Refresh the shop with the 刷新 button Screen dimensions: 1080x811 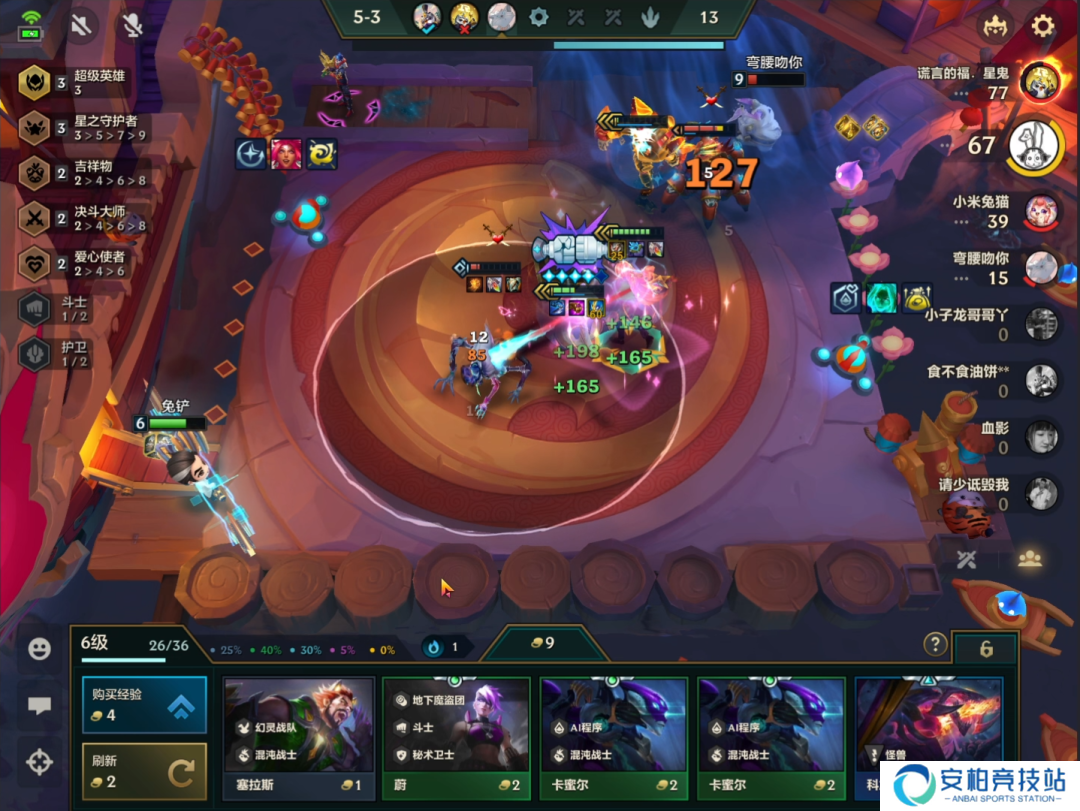point(143,770)
